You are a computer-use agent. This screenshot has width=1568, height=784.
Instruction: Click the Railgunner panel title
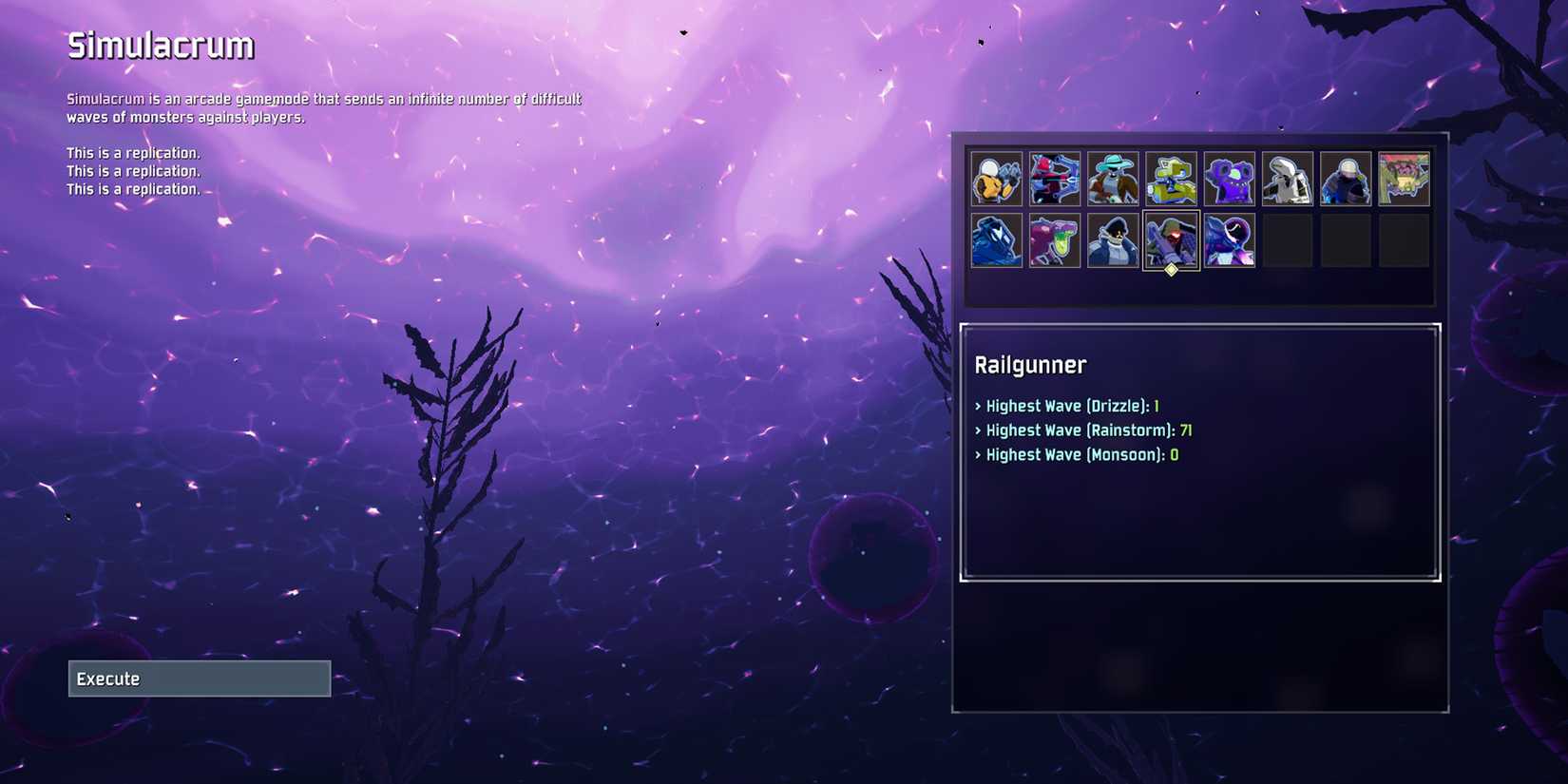1031,365
